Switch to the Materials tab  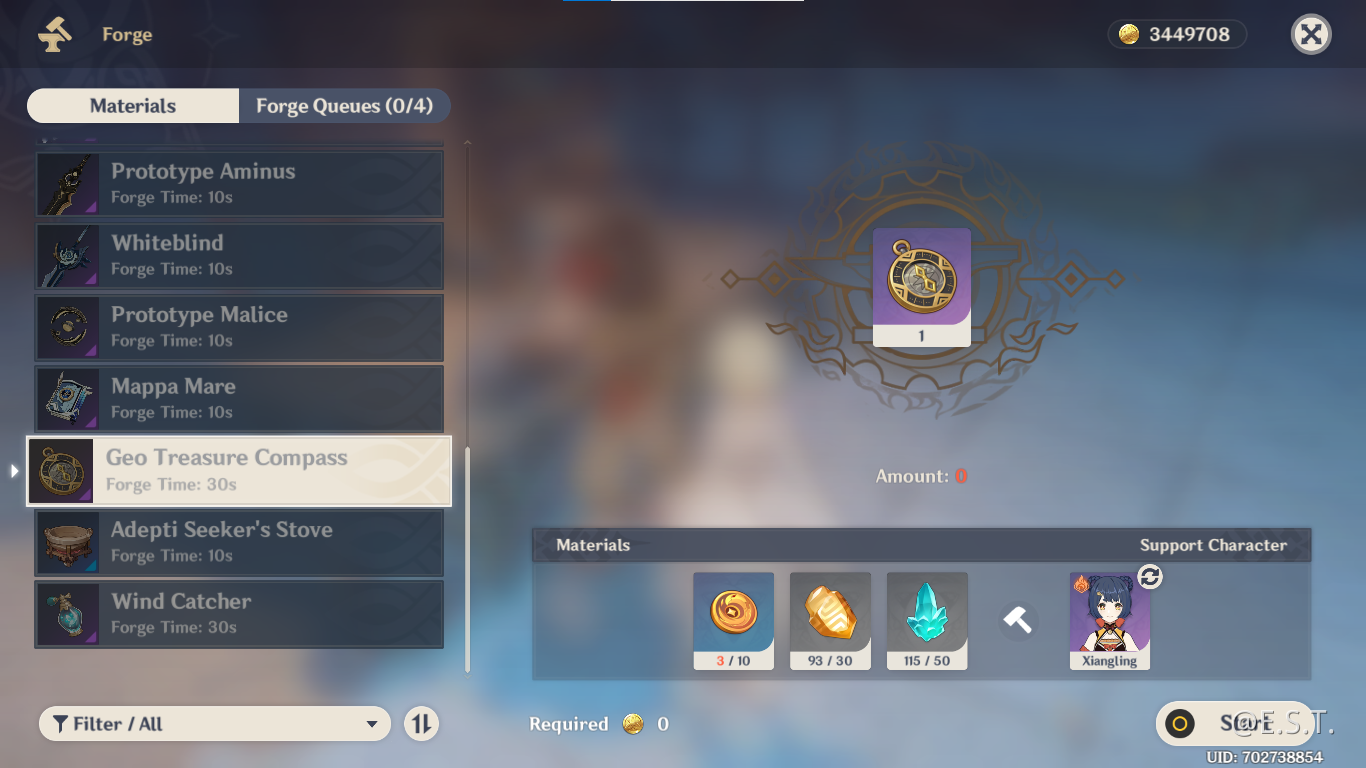(x=132, y=105)
